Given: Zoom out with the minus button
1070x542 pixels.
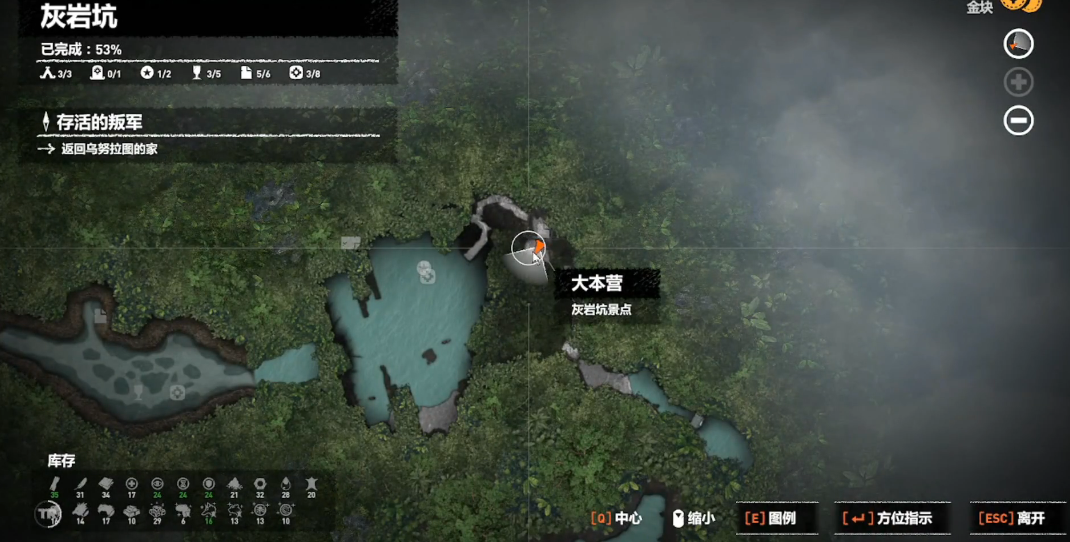Looking at the screenshot, I should tap(1018, 121).
